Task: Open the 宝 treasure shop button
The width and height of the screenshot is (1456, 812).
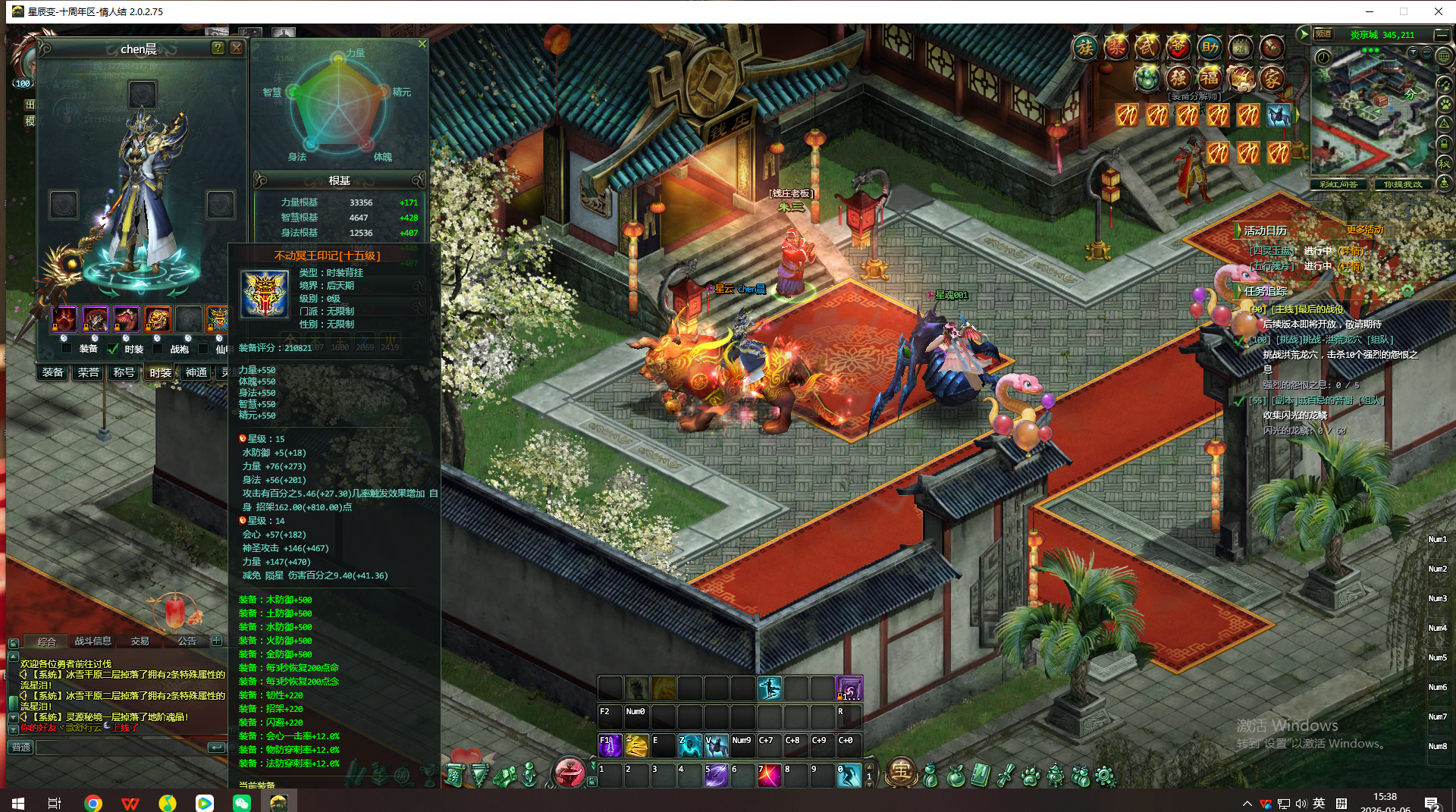Action: point(901,771)
